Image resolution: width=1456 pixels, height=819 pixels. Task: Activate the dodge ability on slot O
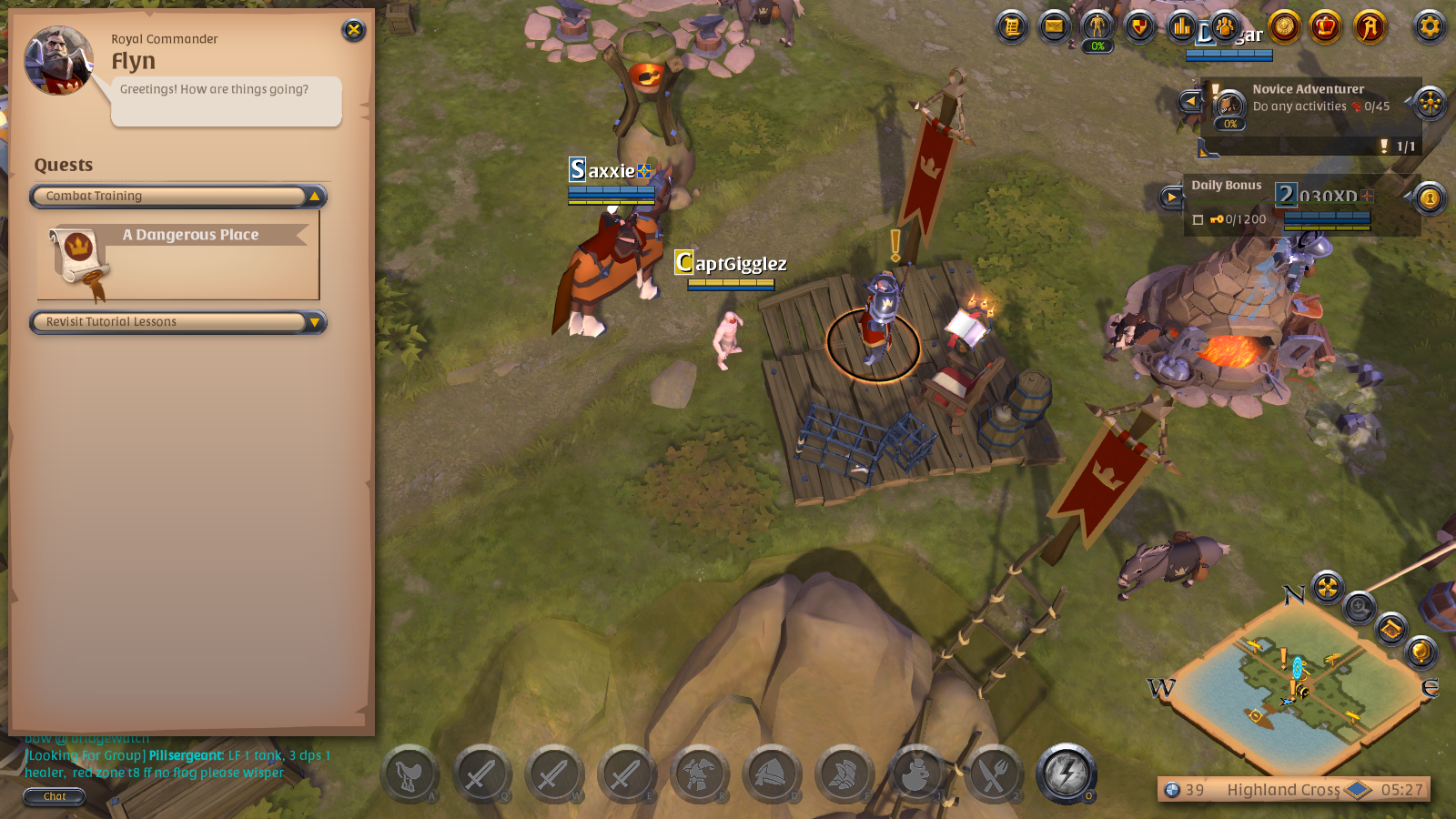click(x=1067, y=774)
